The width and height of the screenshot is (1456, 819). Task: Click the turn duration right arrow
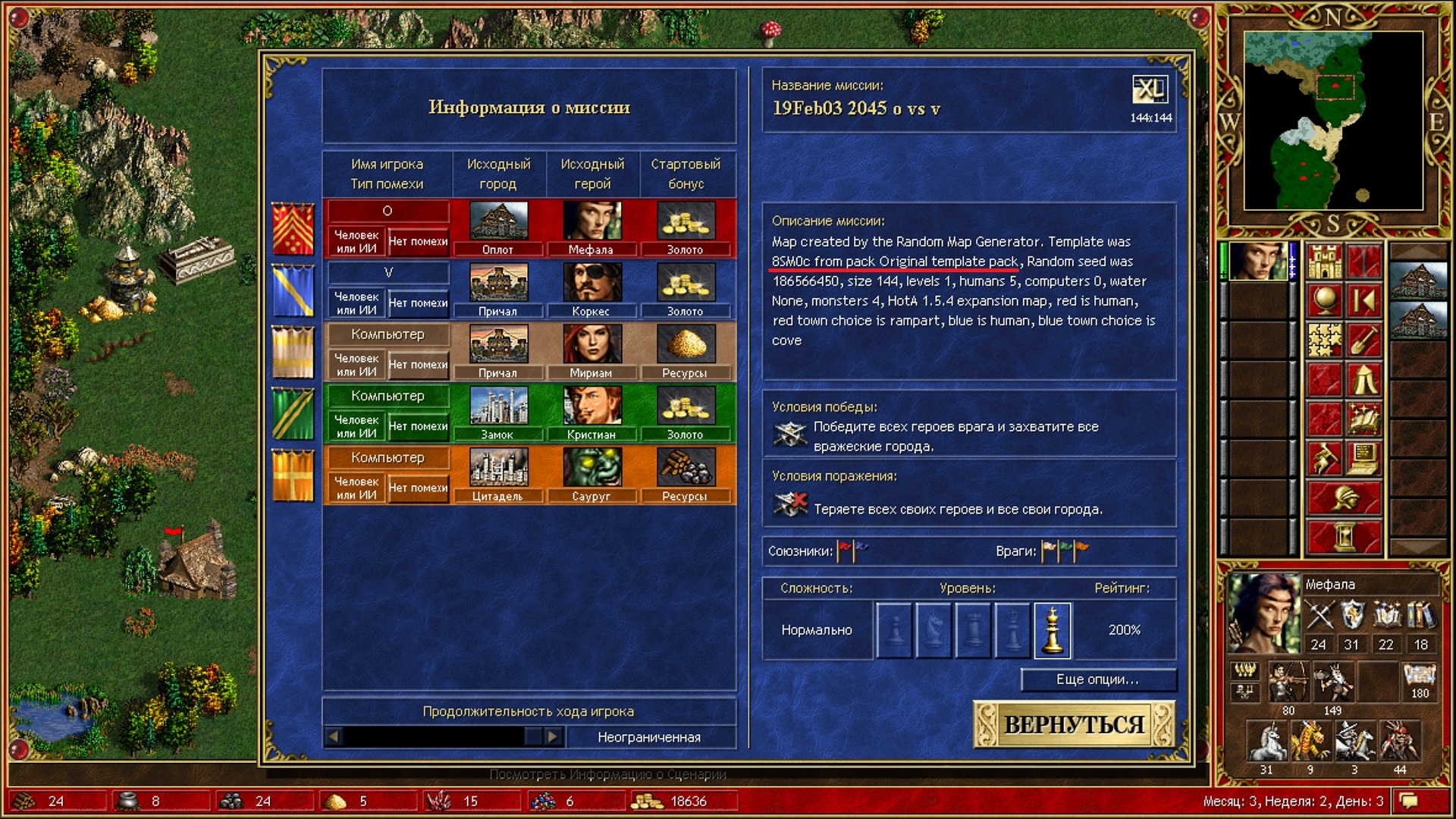553,736
